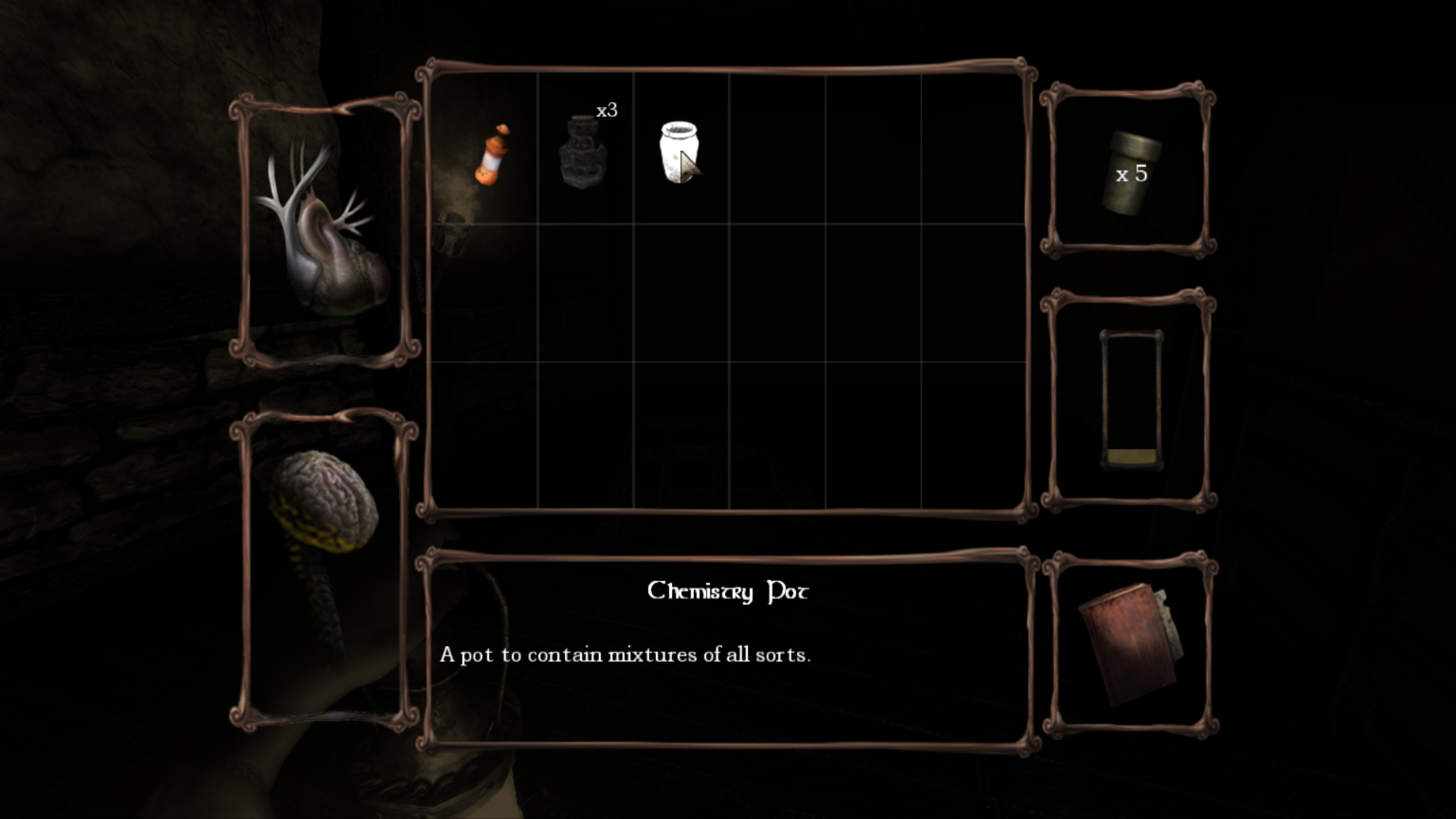Pick the dark oil potion stack
The image size is (1456, 819).
pos(583,152)
